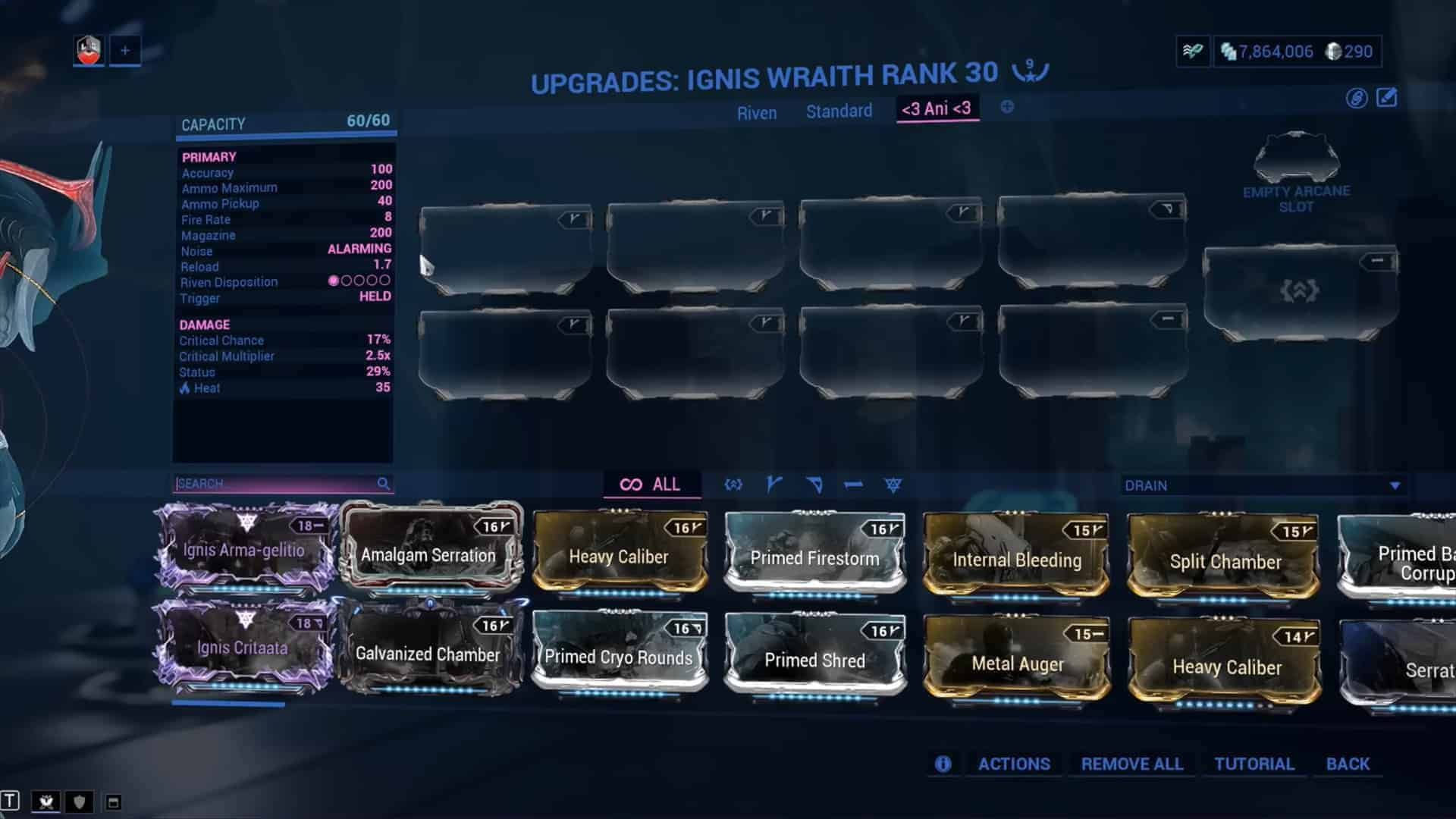Screen dimensions: 1456x819
Task: Choose the Primed Firestorm mod
Action: point(814,557)
